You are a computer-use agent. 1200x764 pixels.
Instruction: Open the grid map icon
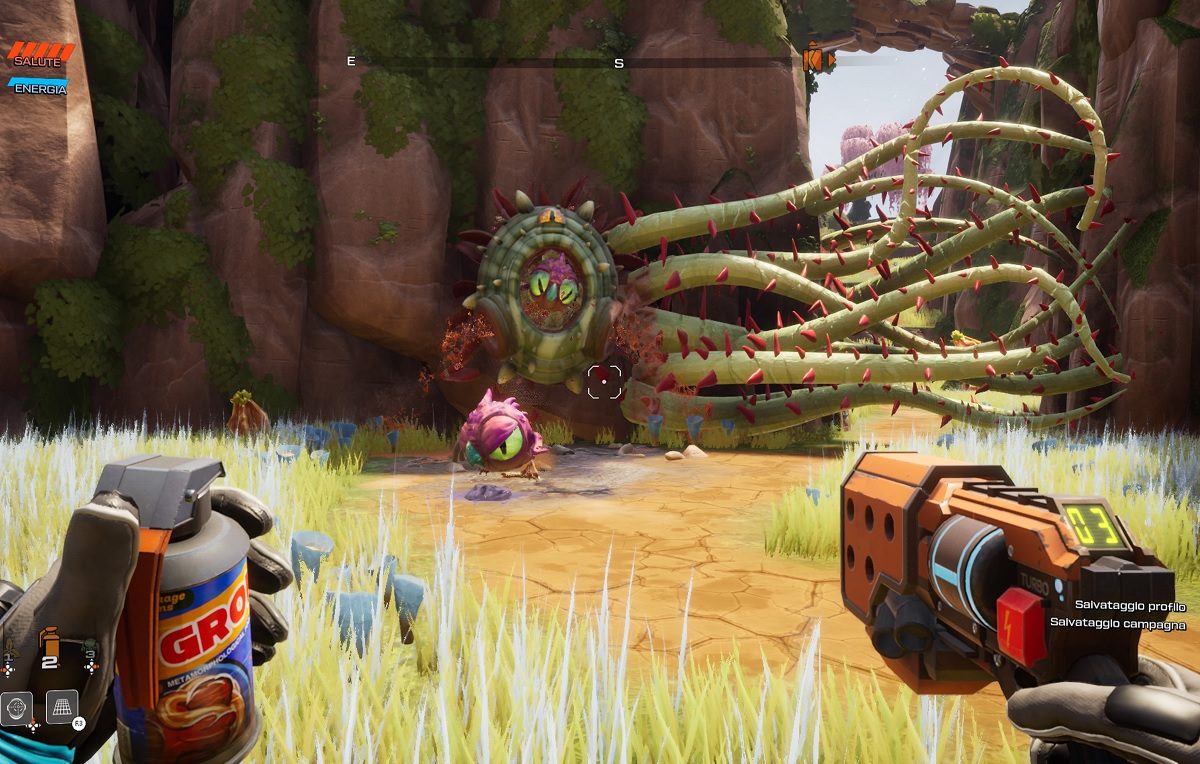point(62,707)
